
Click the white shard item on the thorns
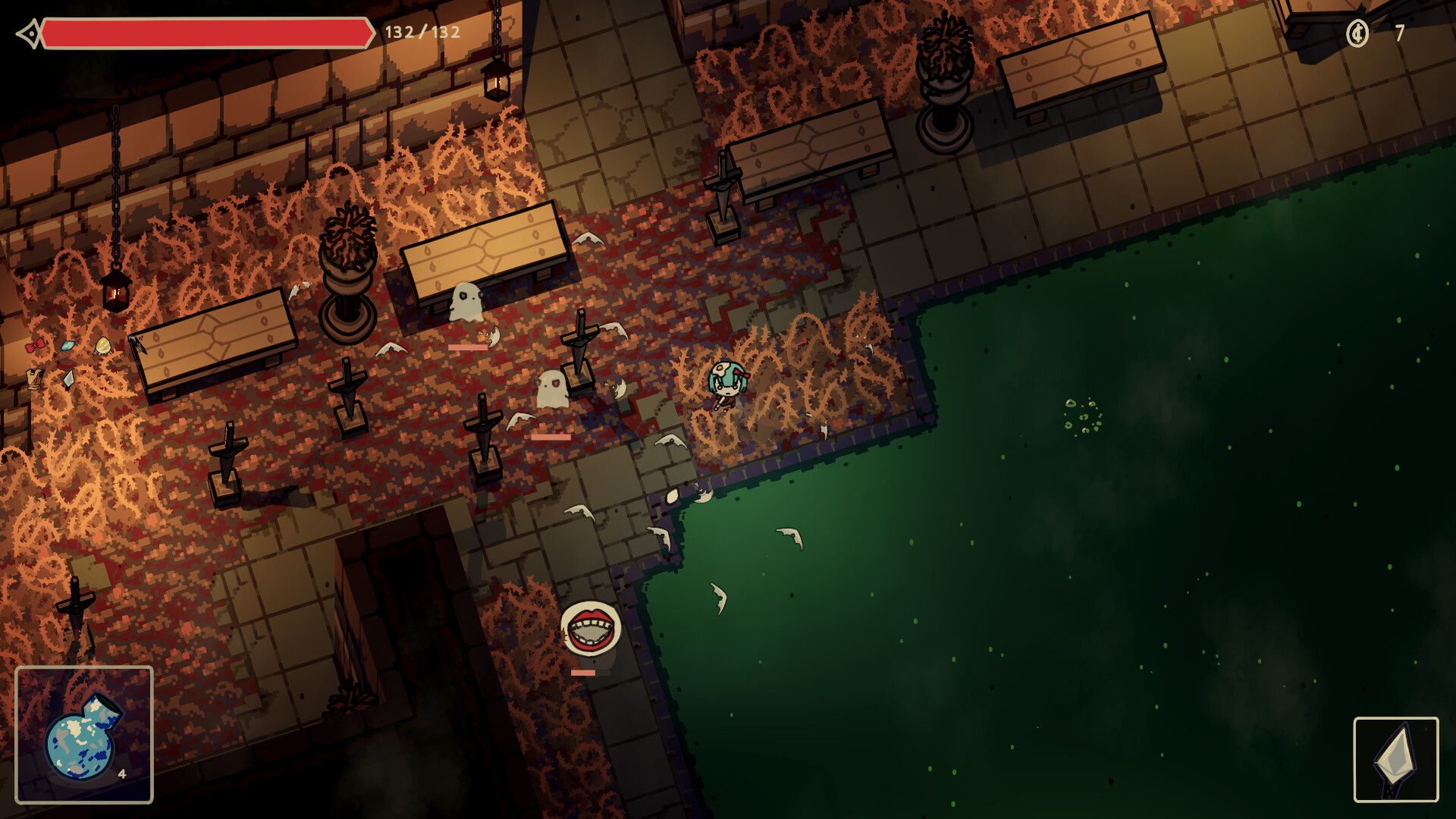click(x=69, y=381)
